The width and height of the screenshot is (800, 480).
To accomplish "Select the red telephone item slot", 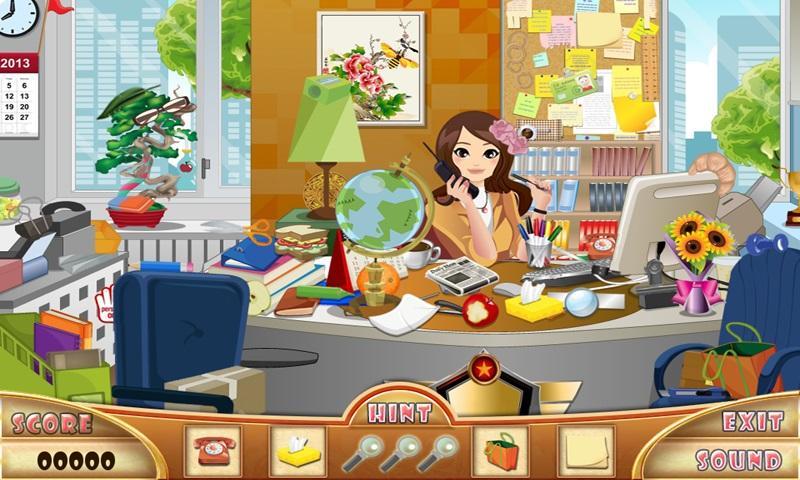I will (213, 452).
